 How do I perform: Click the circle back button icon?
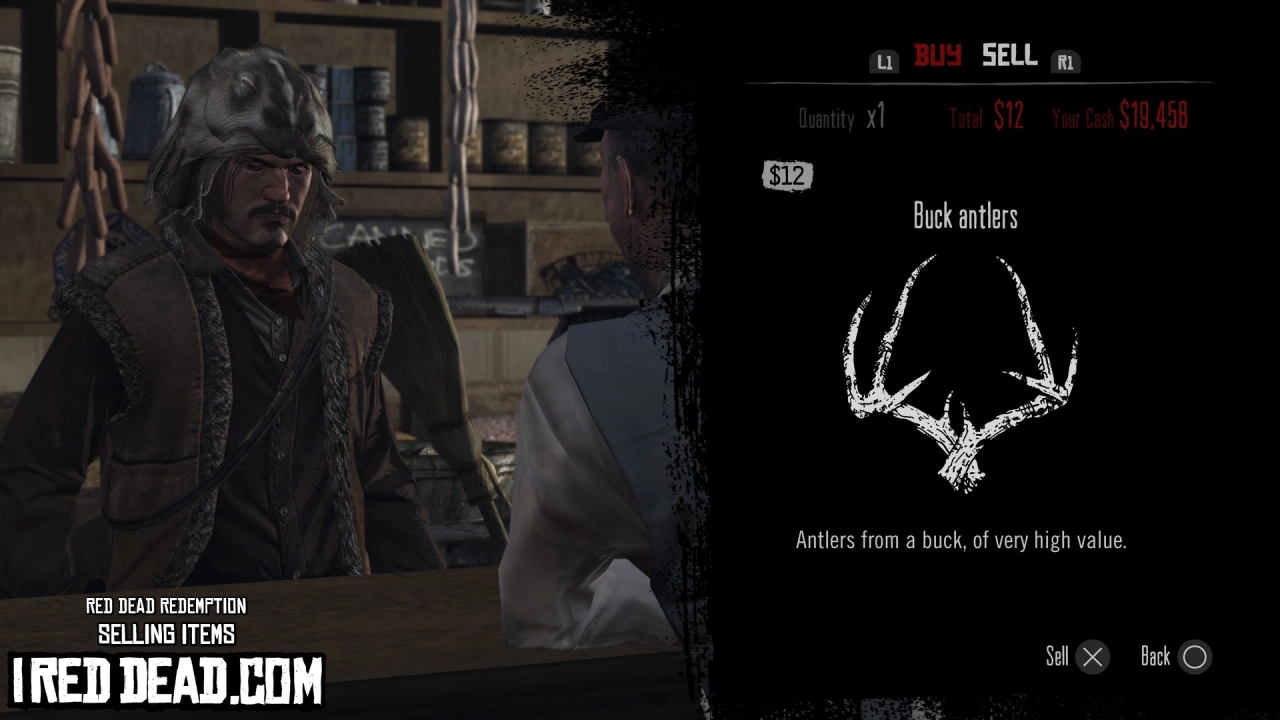pyautogui.click(x=1197, y=657)
